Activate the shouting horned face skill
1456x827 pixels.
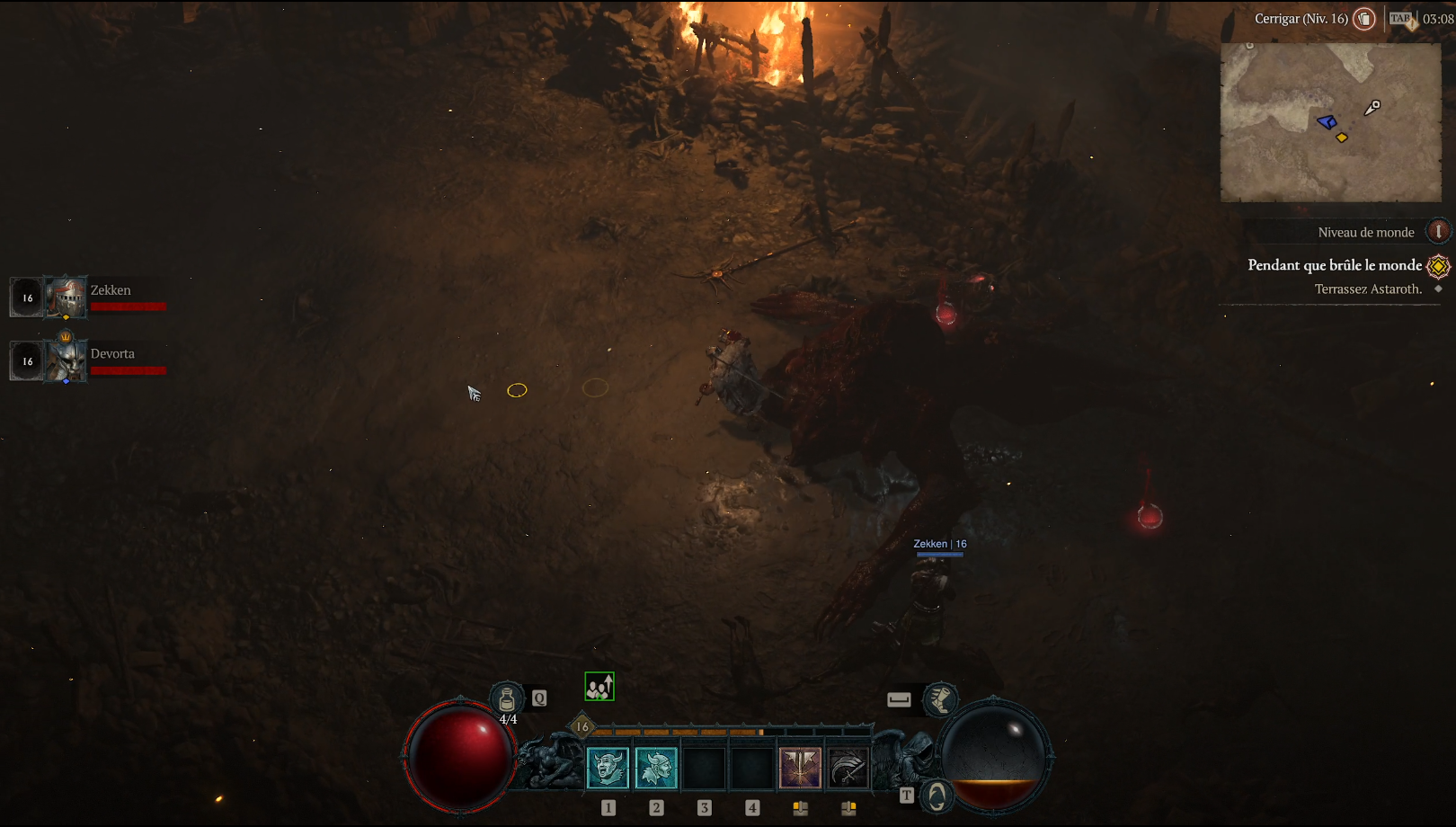[608, 769]
